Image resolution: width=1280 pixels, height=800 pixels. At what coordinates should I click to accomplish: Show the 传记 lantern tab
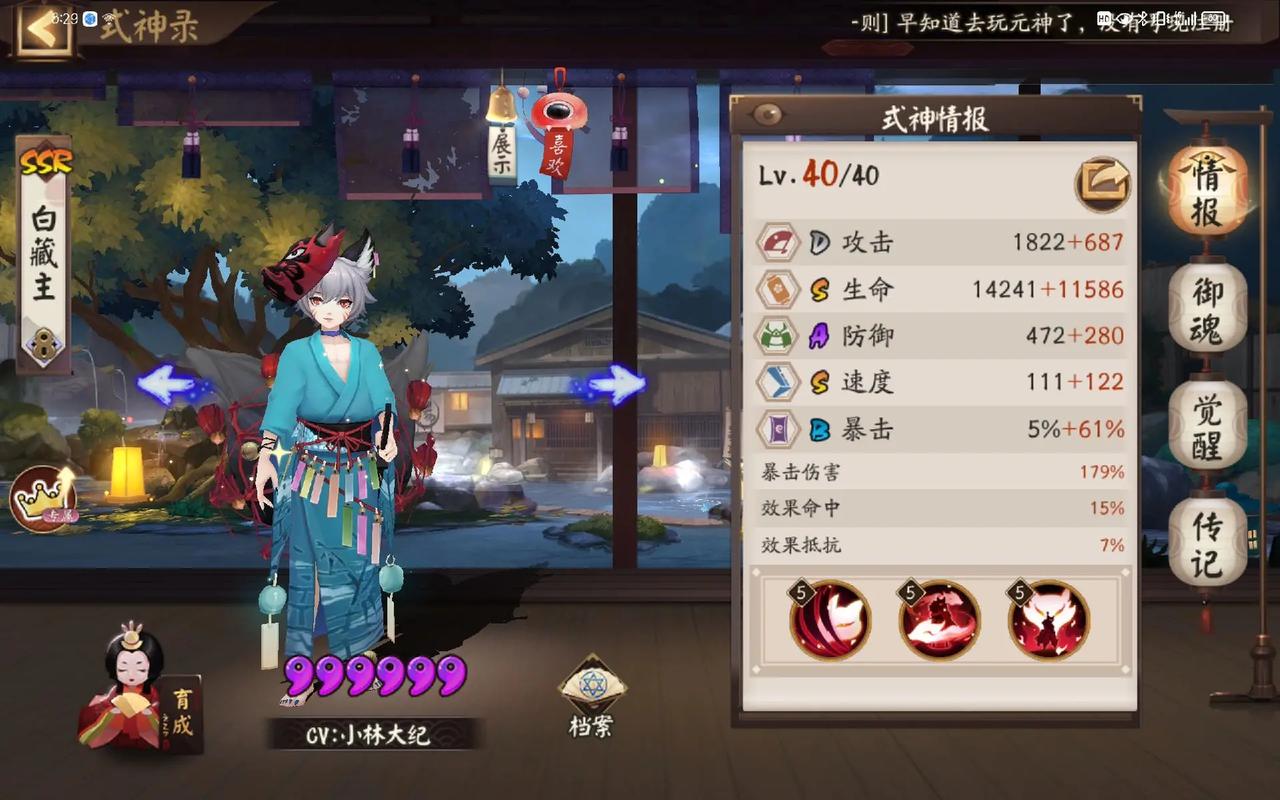[x=1207, y=543]
